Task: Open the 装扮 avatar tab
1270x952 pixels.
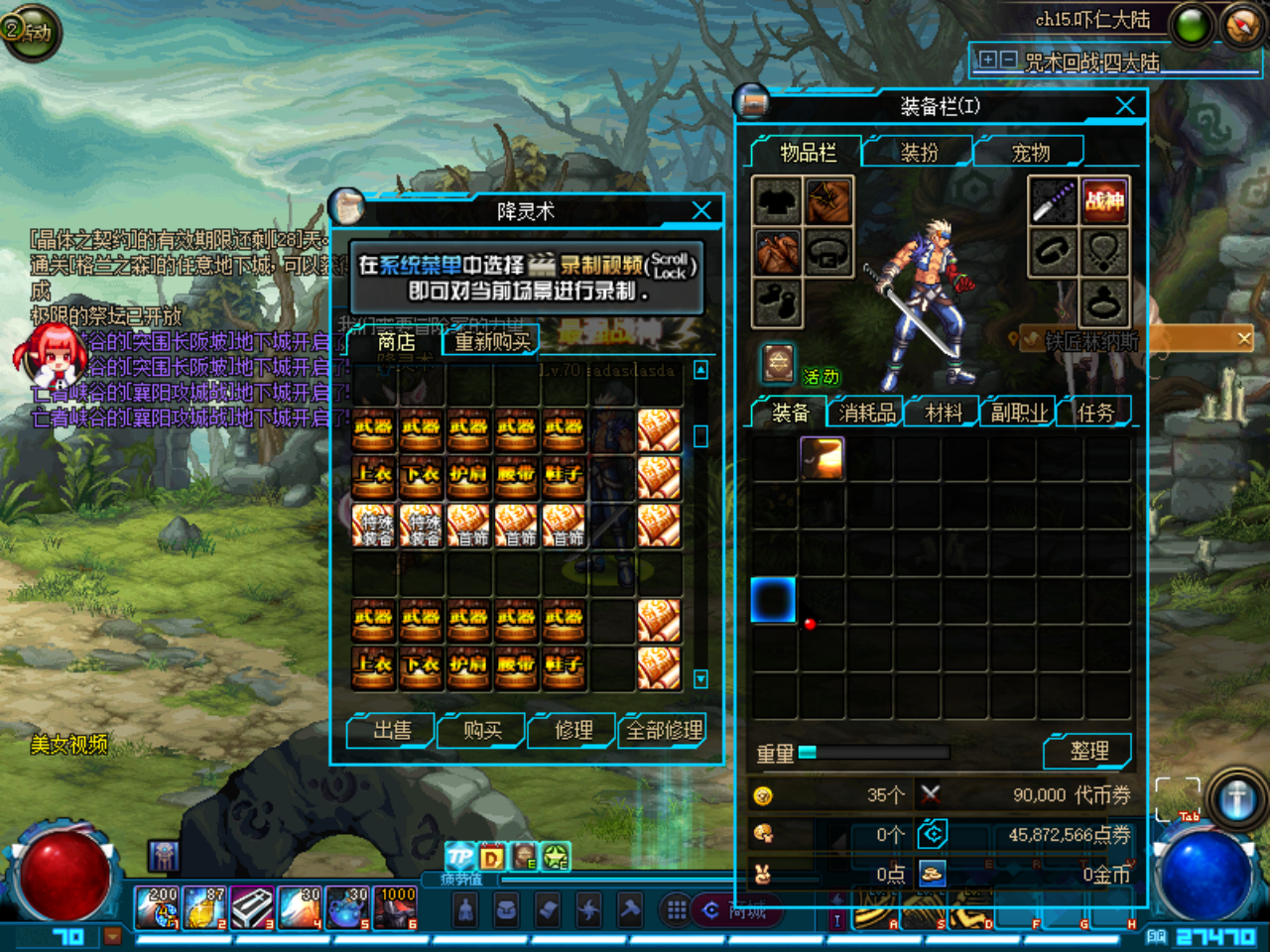Action: click(x=919, y=153)
